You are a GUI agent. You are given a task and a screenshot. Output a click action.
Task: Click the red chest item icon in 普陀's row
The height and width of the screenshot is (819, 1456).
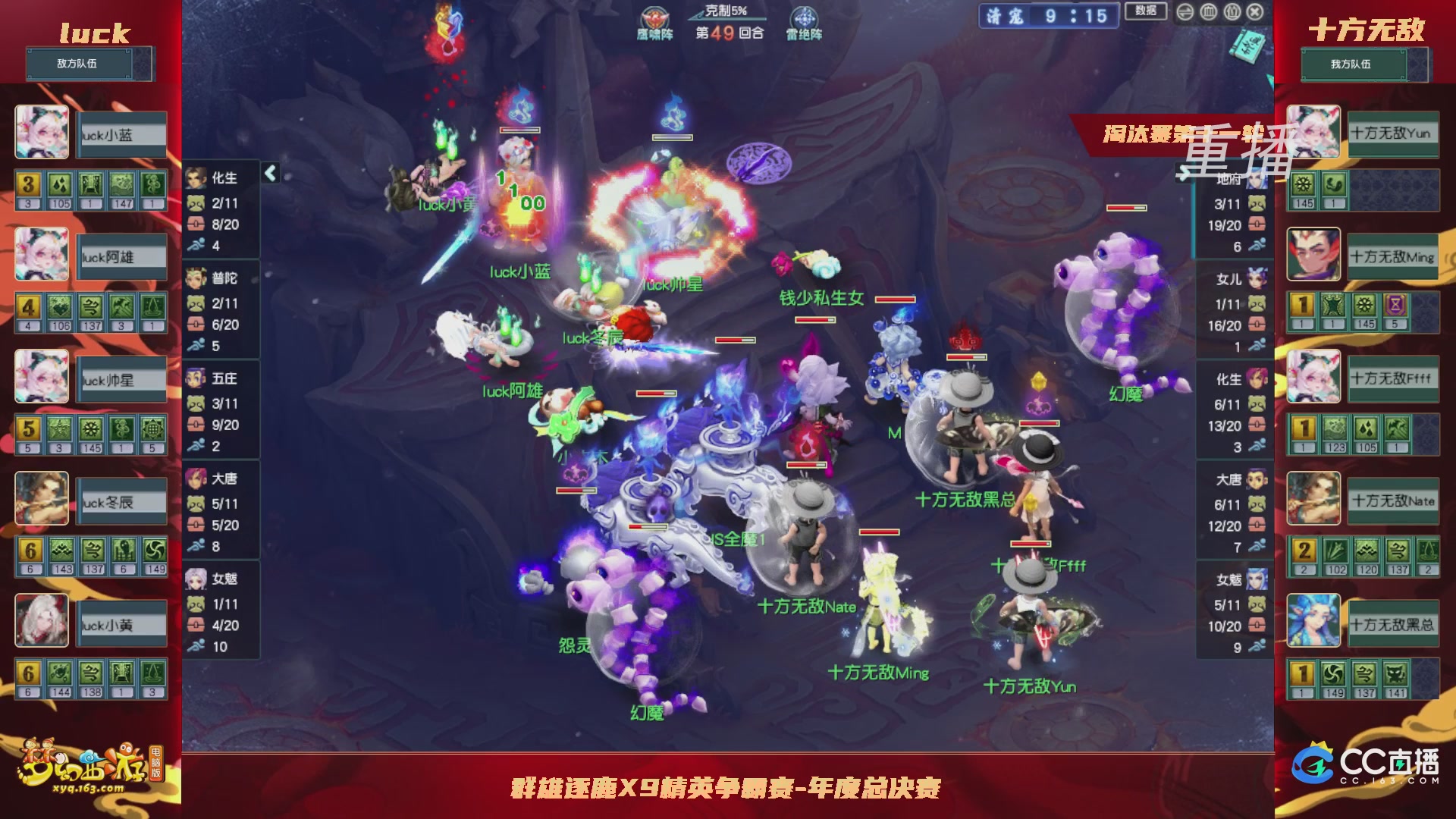coord(196,323)
